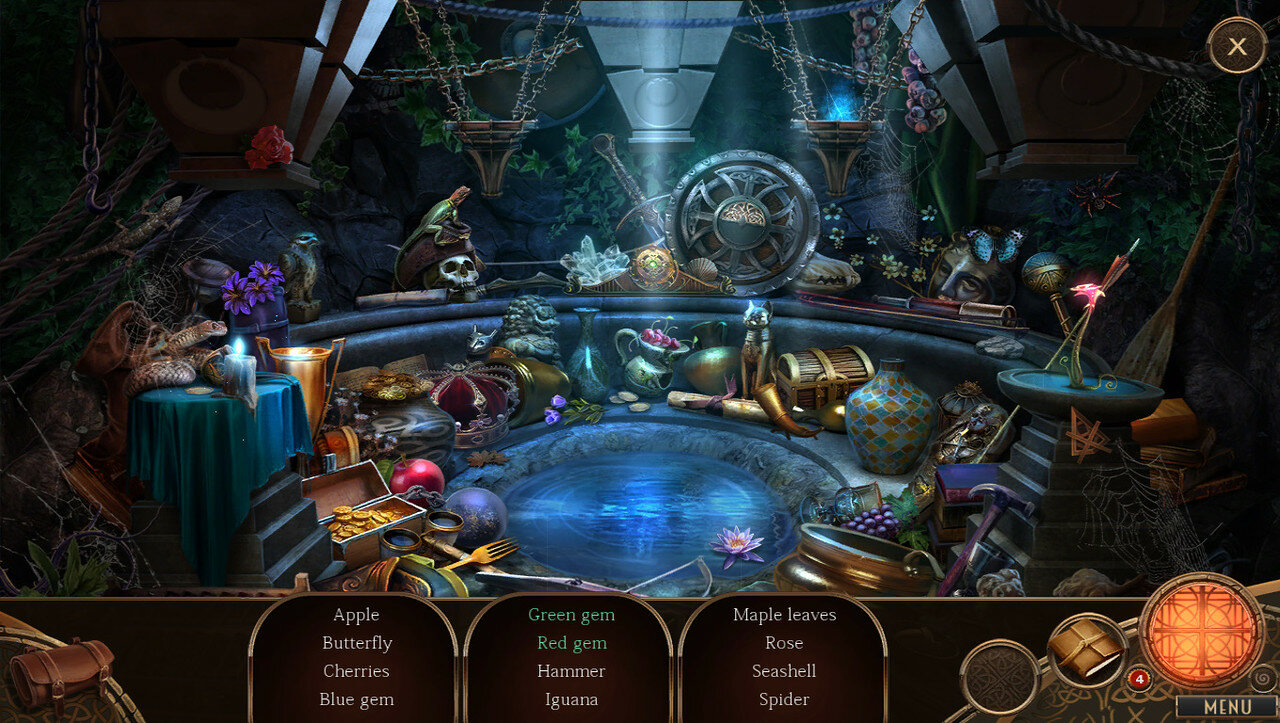Screen dimensions: 1280x723
Task: Close the hidden object scene
Action: [x=1237, y=46]
